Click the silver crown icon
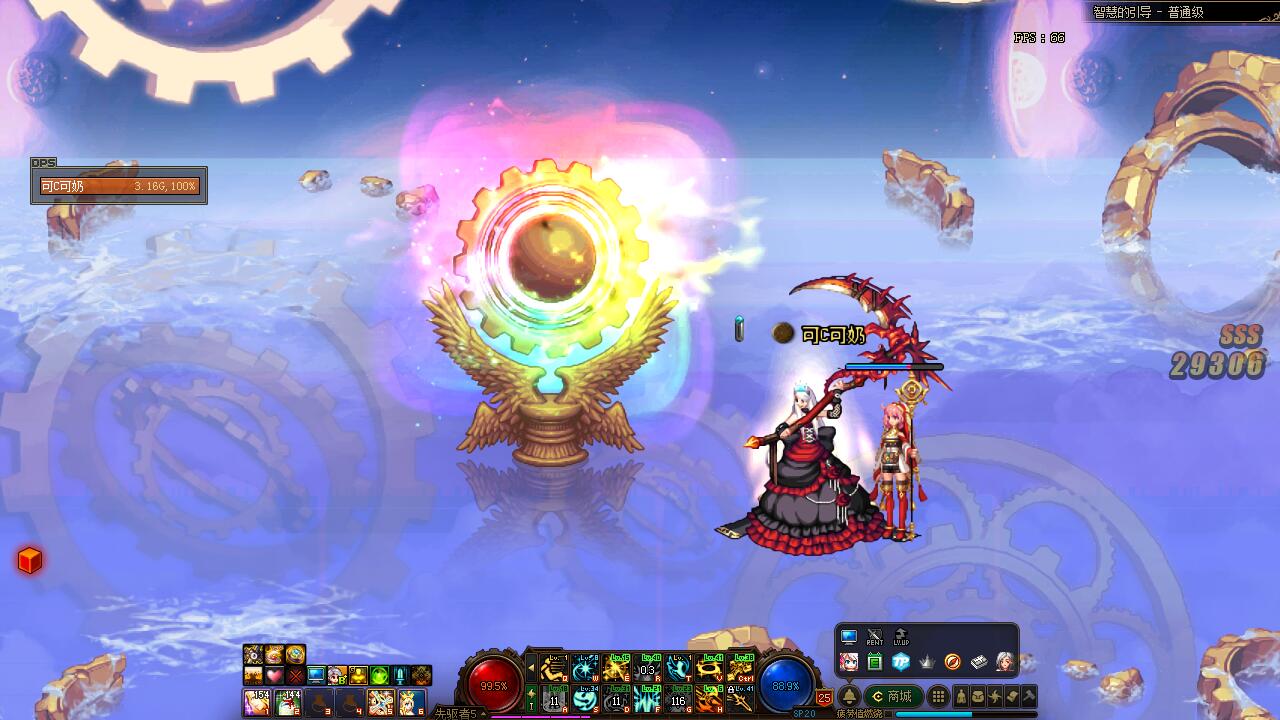 926,661
